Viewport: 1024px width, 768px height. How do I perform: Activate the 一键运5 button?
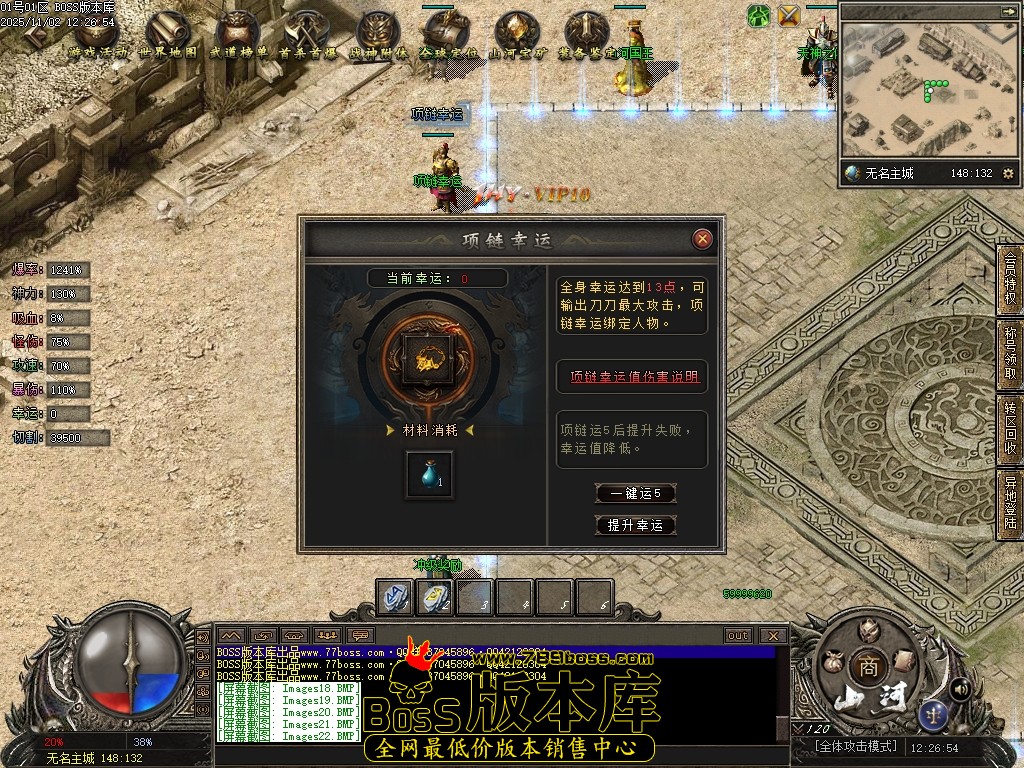pos(635,493)
